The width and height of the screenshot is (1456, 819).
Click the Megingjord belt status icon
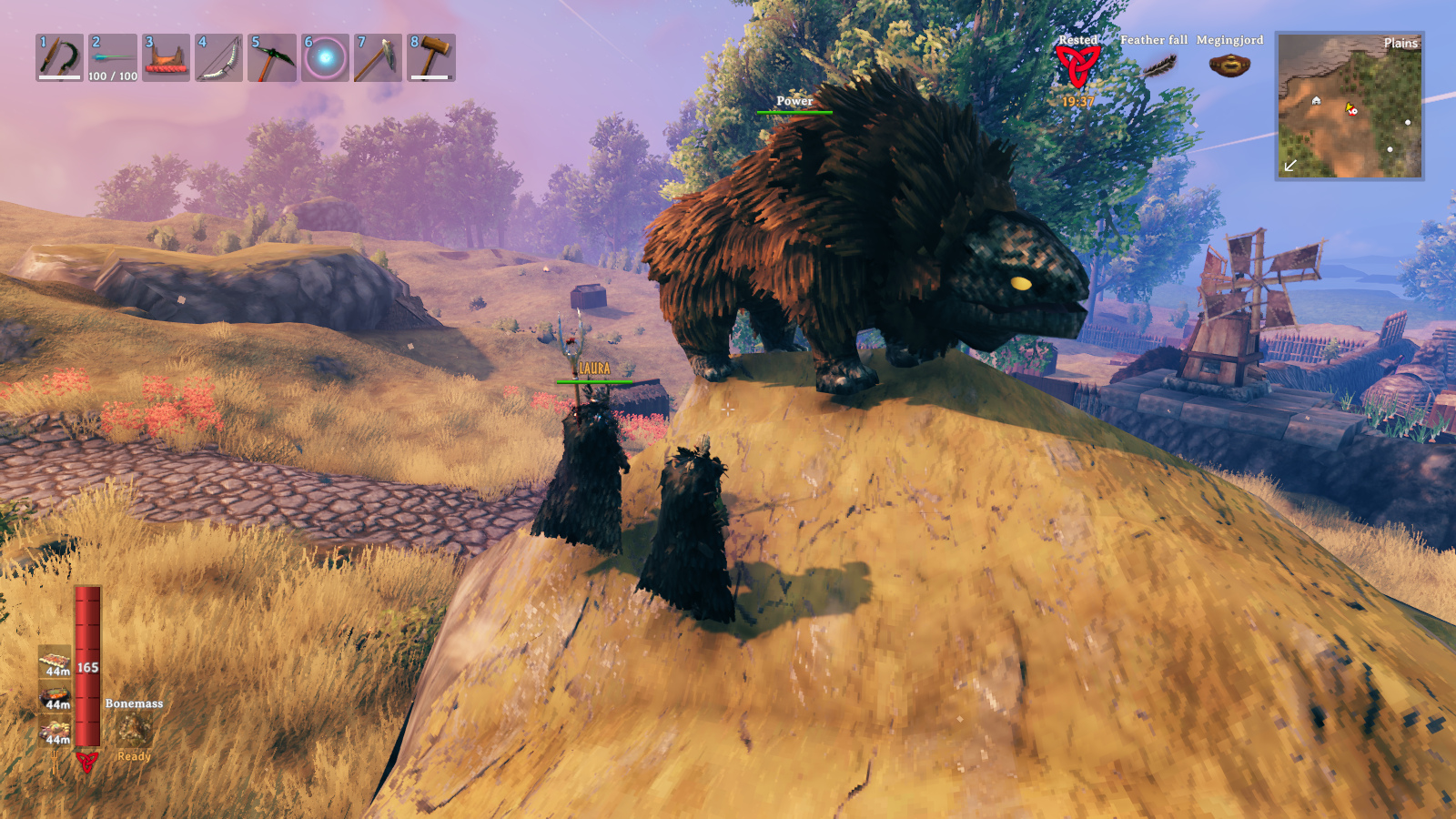1228,66
